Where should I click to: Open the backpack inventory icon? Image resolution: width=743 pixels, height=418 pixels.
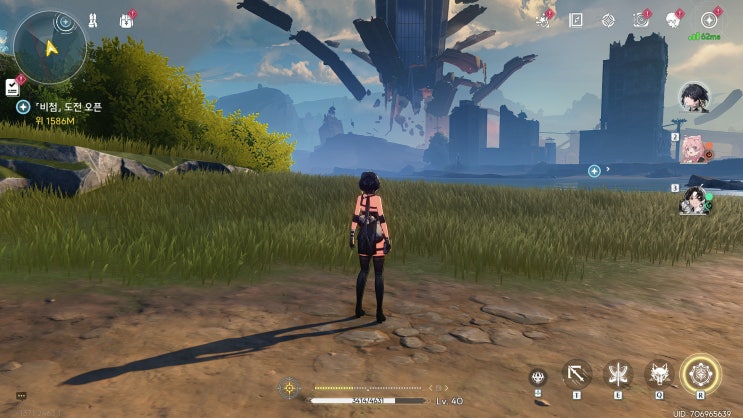coord(126,19)
